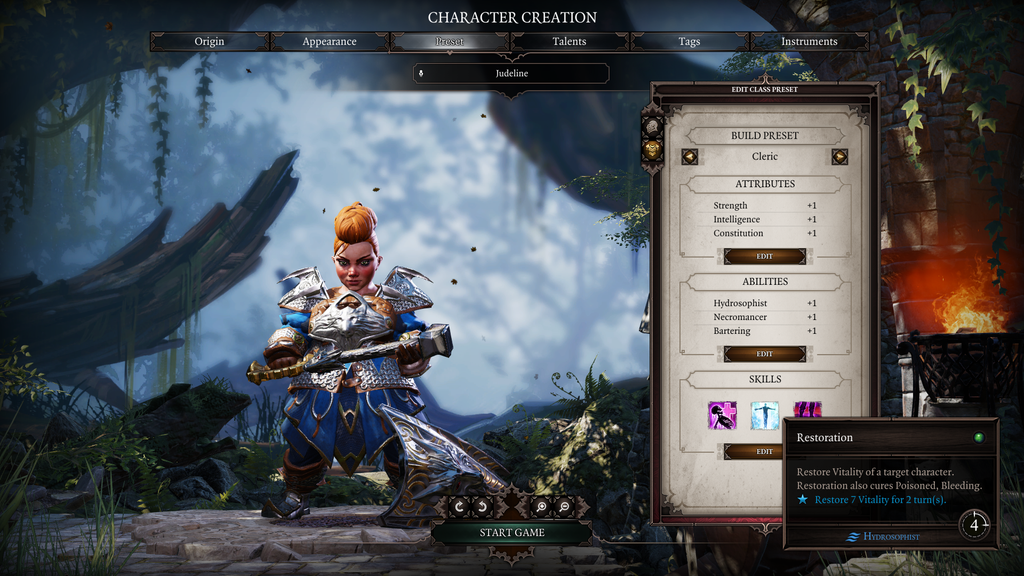Zoom in on the character
The height and width of the screenshot is (576, 1024).
[543, 507]
